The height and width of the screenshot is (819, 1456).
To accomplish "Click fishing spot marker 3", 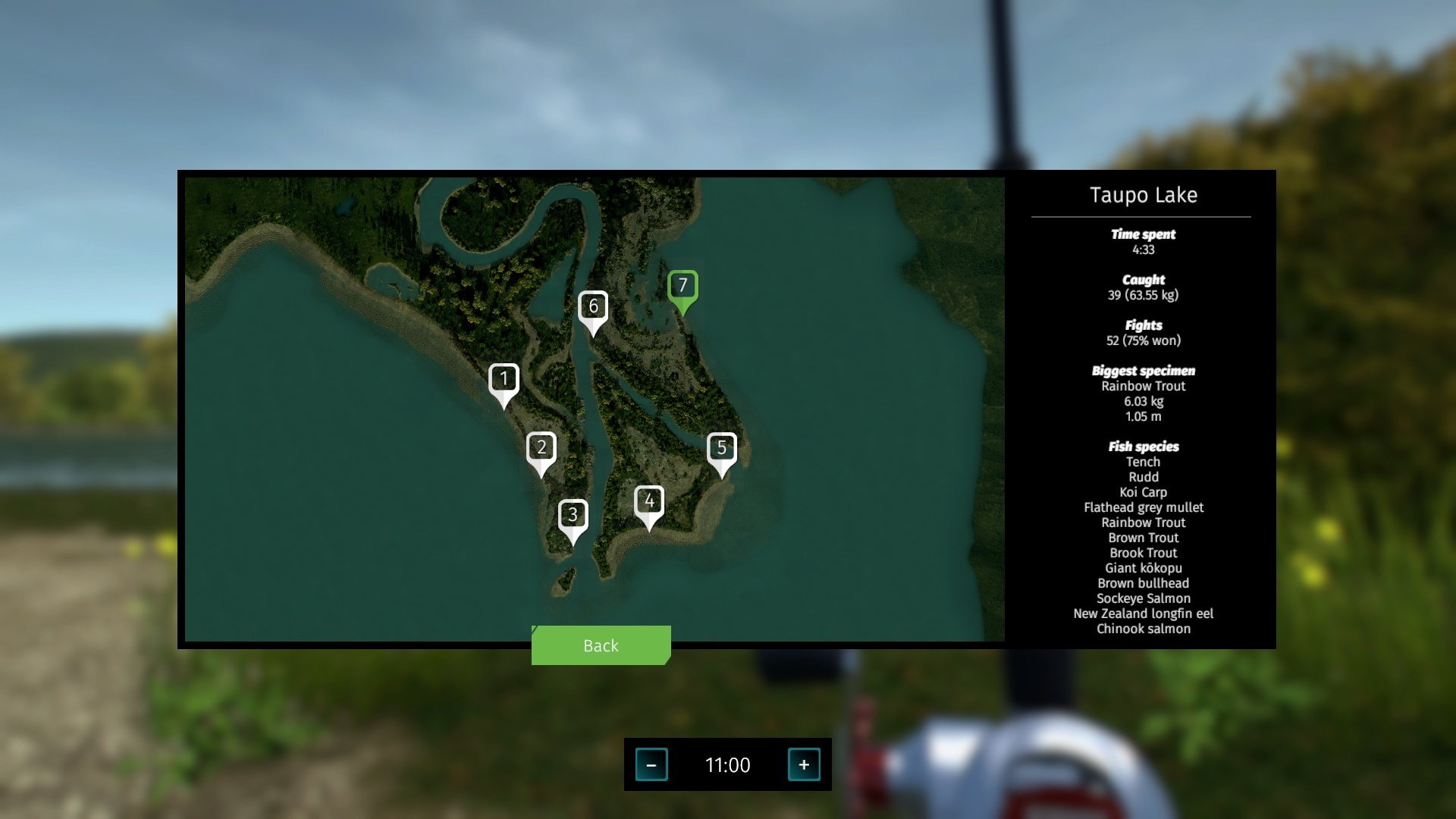I will (574, 514).
